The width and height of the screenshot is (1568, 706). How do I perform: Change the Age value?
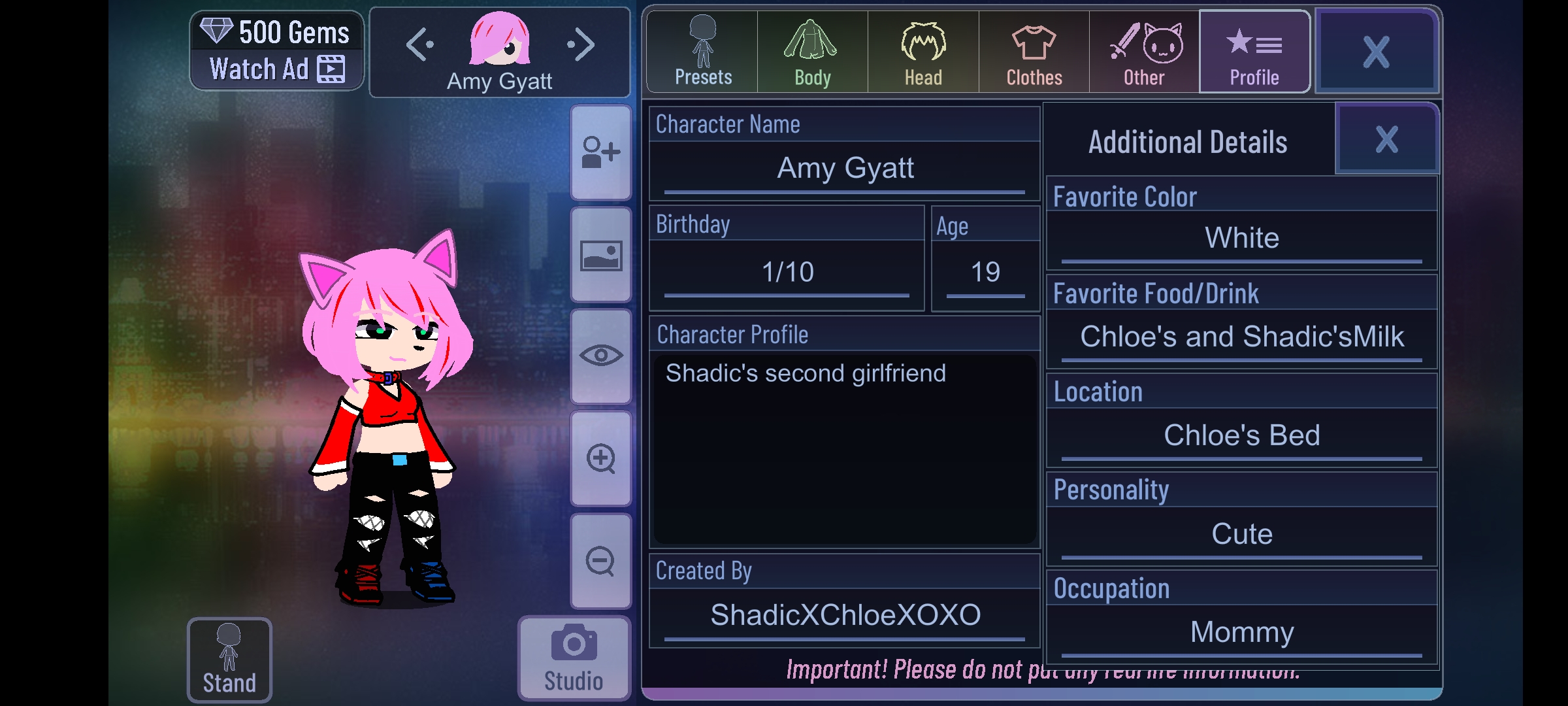coord(985,272)
